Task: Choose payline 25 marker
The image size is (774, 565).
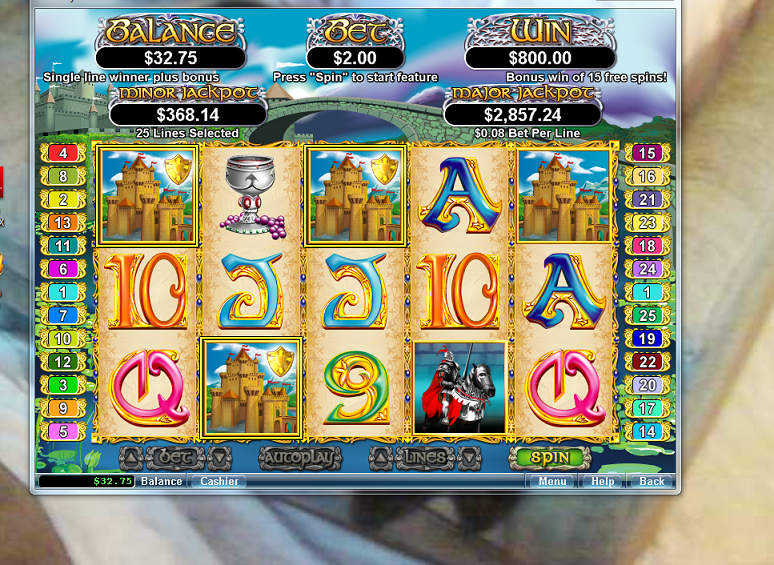Action: click(x=647, y=316)
